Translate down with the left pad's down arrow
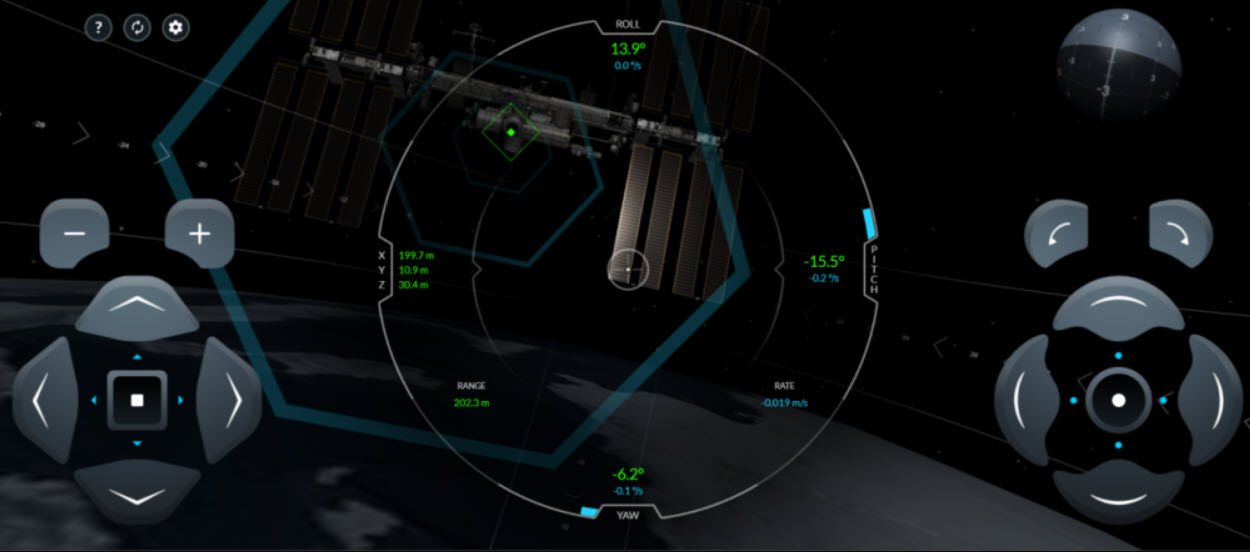 pos(137,493)
